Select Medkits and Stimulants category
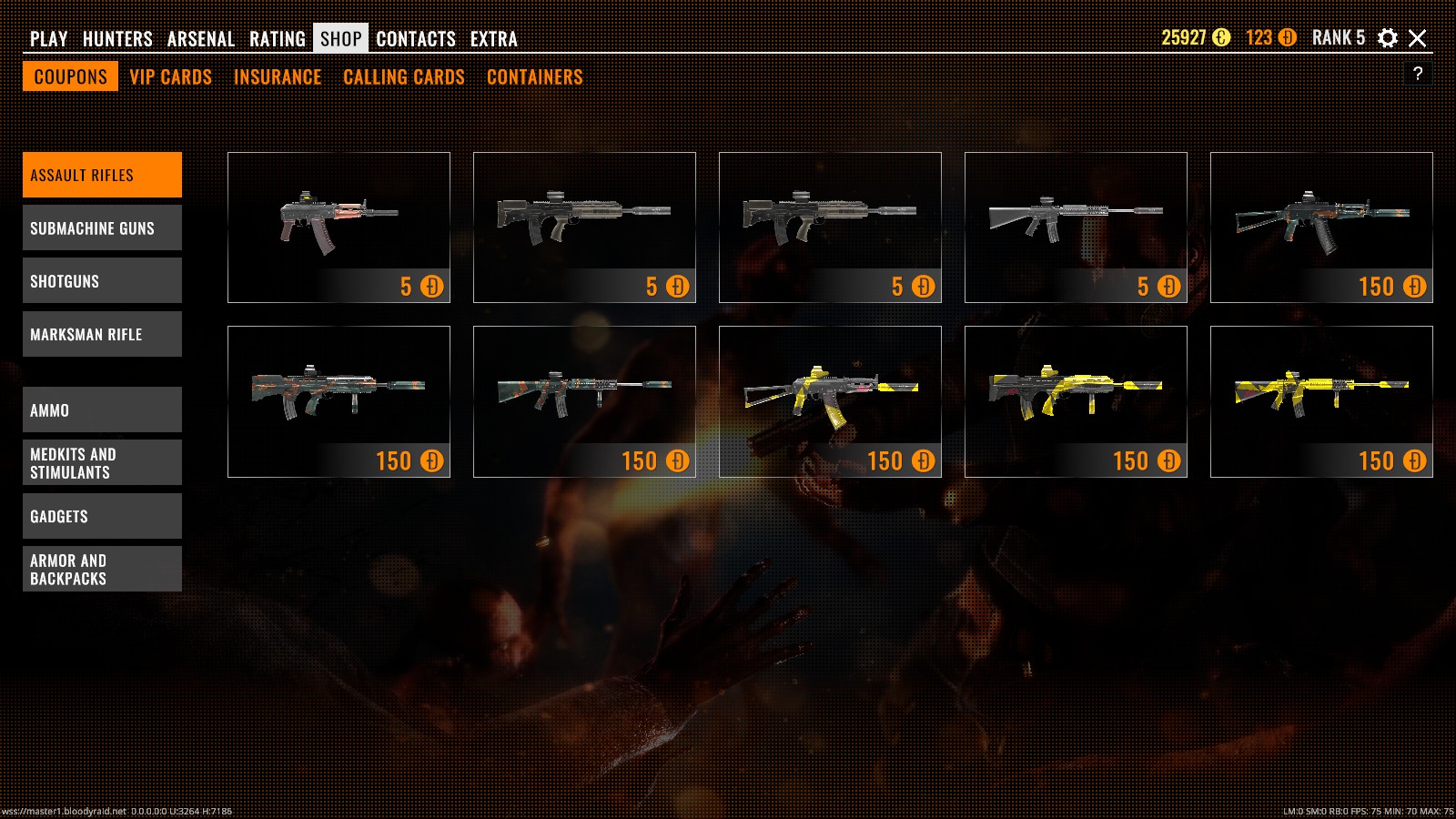Viewport: 1456px width, 819px height. coord(102,462)
